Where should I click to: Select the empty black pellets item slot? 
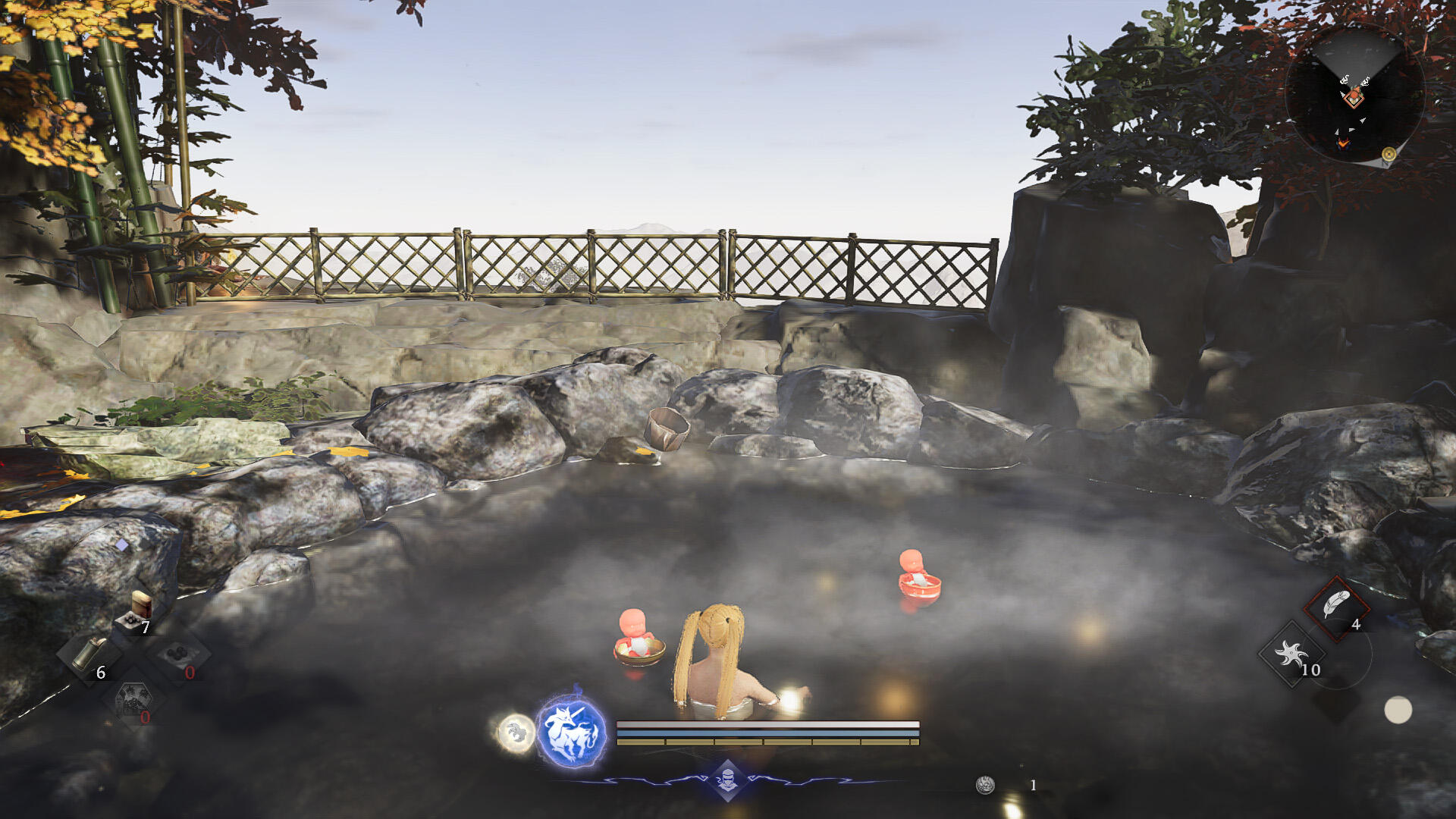(179, 654)
